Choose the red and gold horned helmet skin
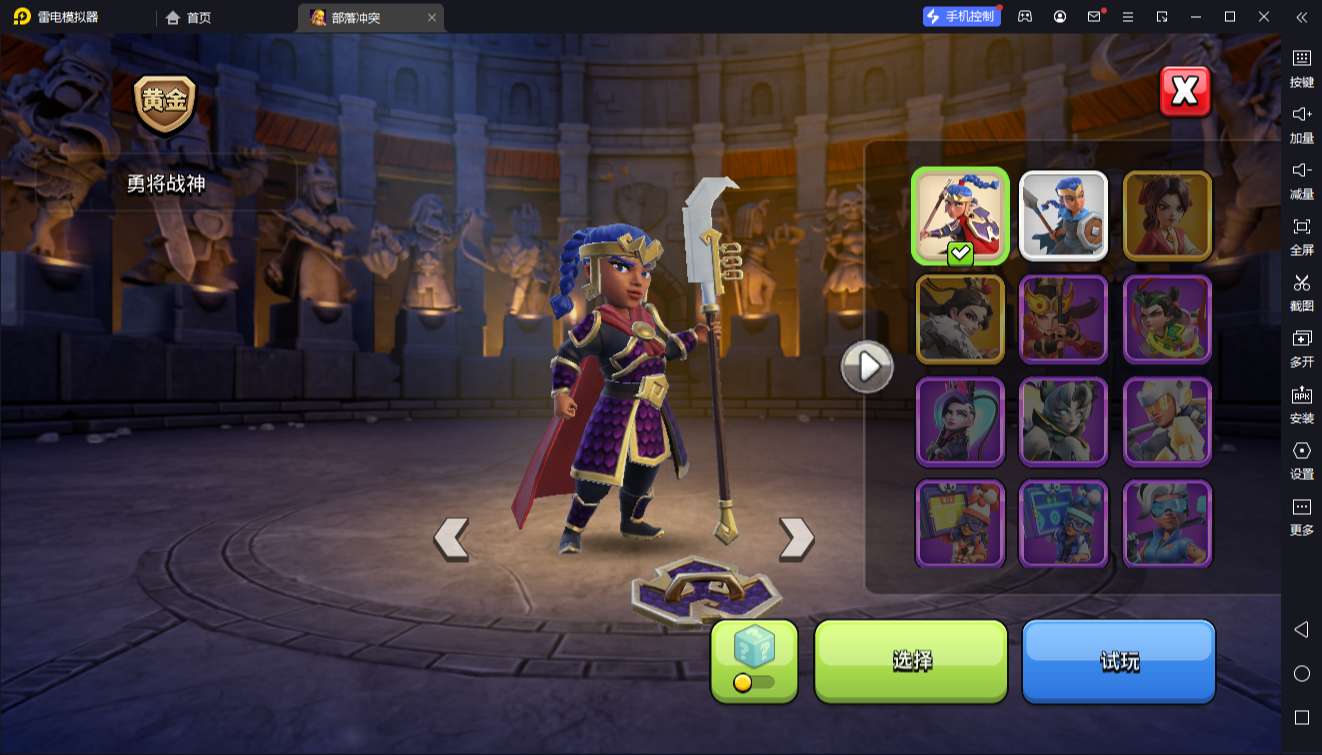 click(1063, 319)
